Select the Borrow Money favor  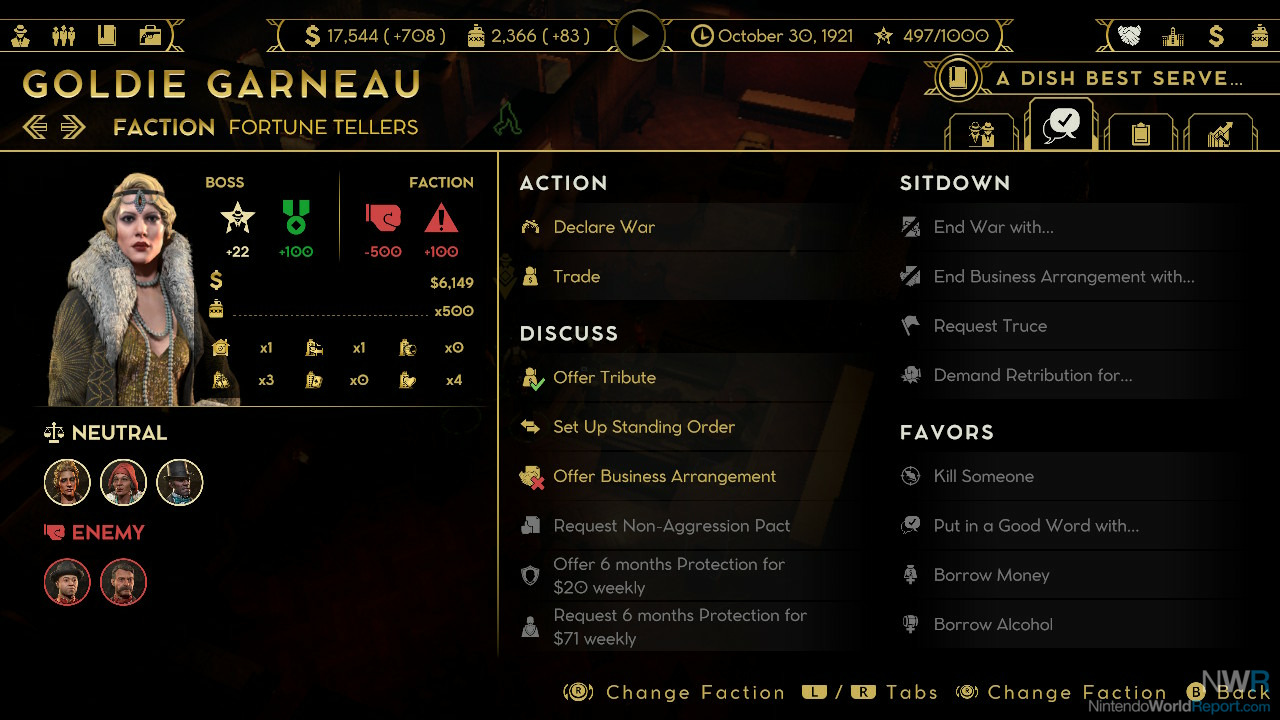pyautogui.click(x=991, y=575)
